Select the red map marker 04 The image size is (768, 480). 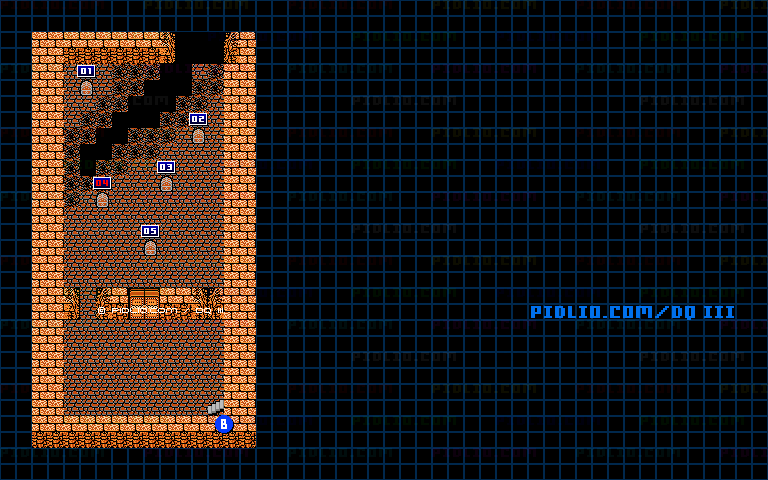coord(102,183)
